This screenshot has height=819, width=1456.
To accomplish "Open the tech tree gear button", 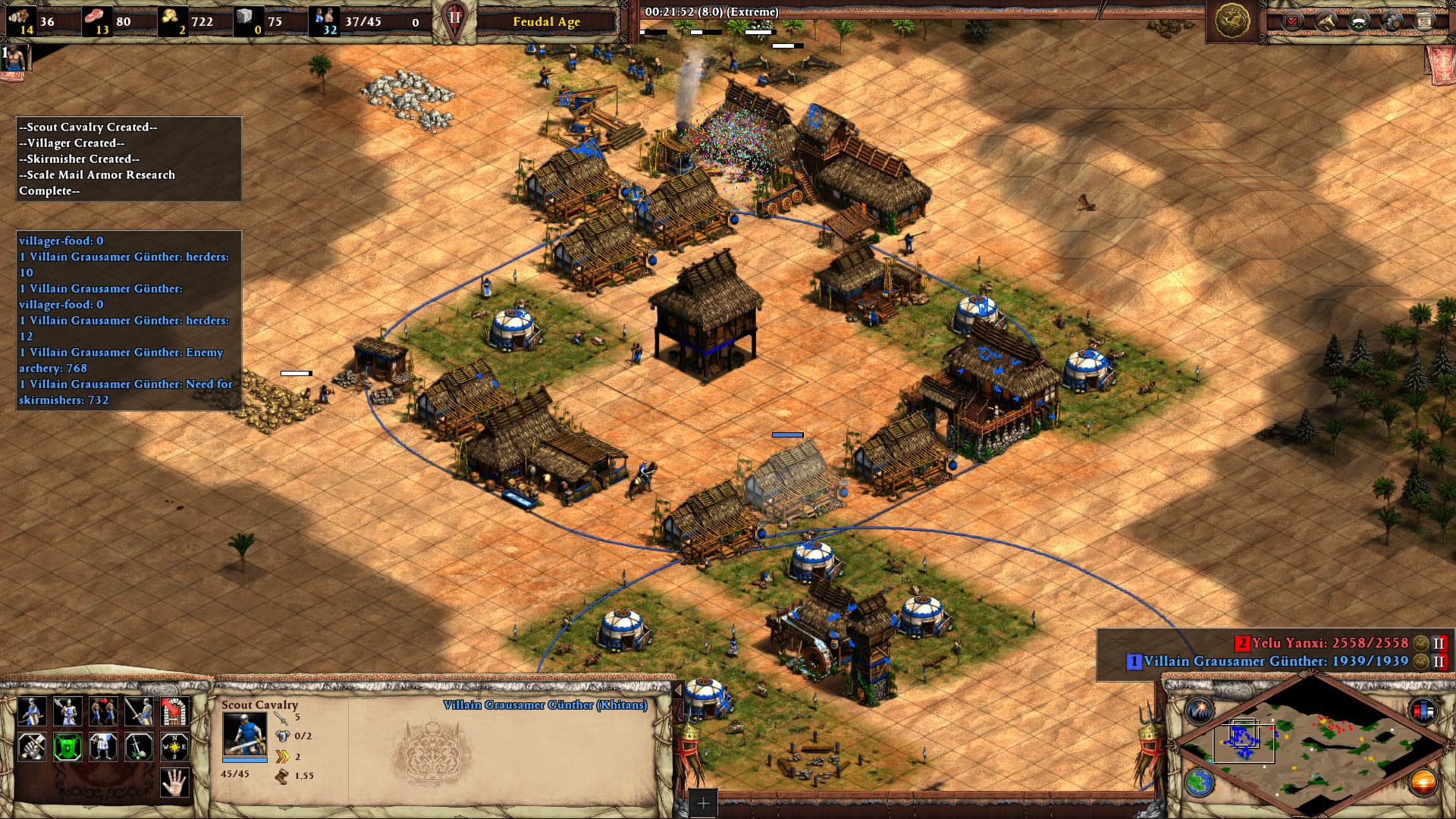I will [x=1392, y=21].
